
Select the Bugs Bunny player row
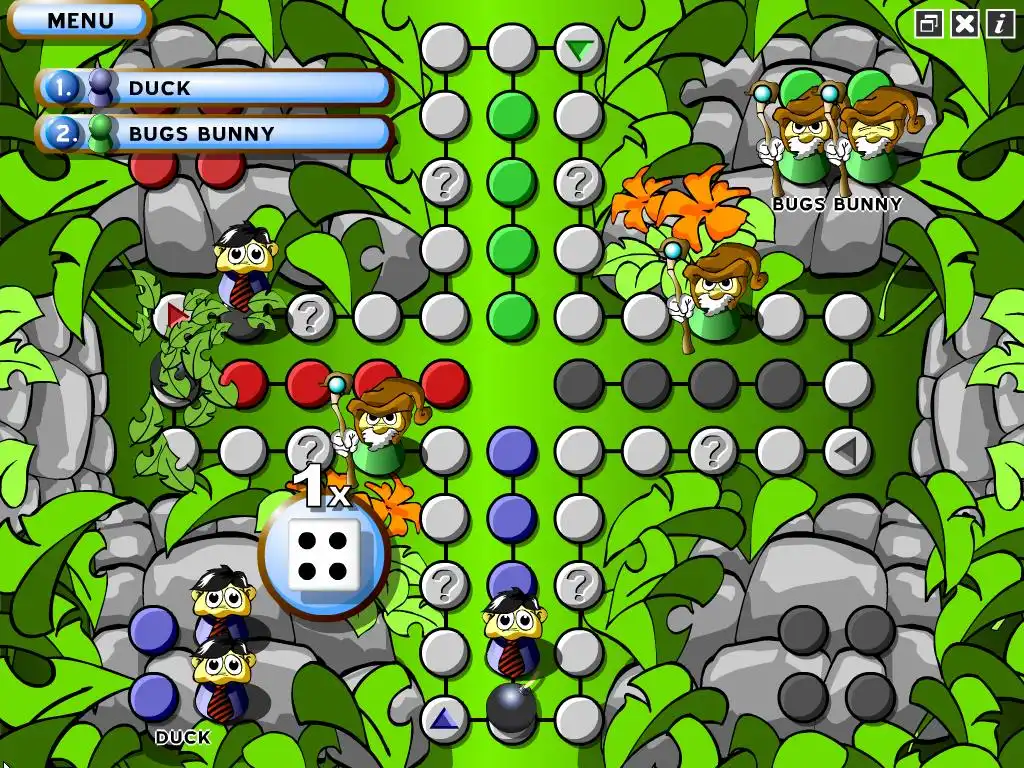215,133
